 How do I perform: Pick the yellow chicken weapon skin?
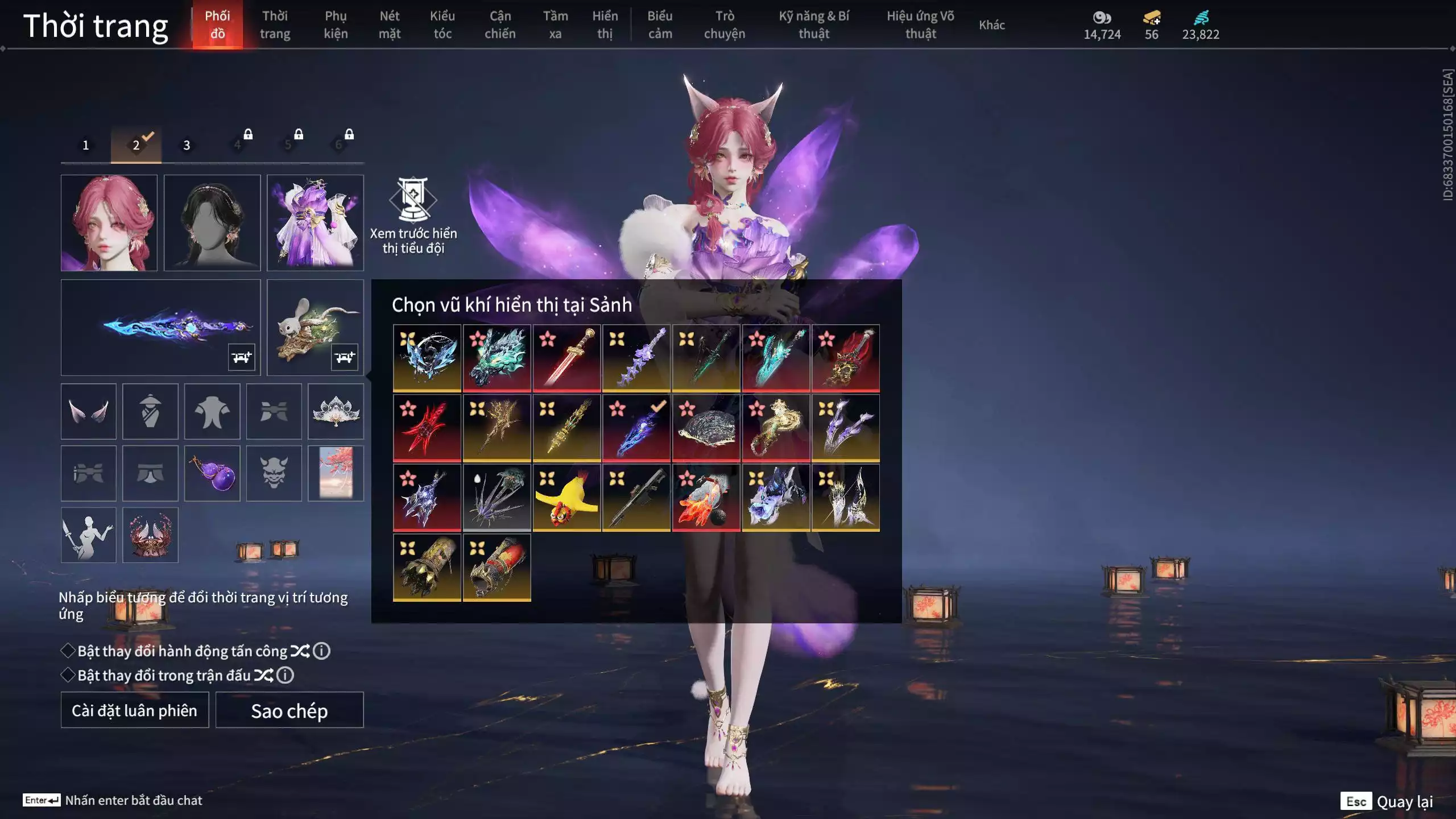[x=566, y=498]
